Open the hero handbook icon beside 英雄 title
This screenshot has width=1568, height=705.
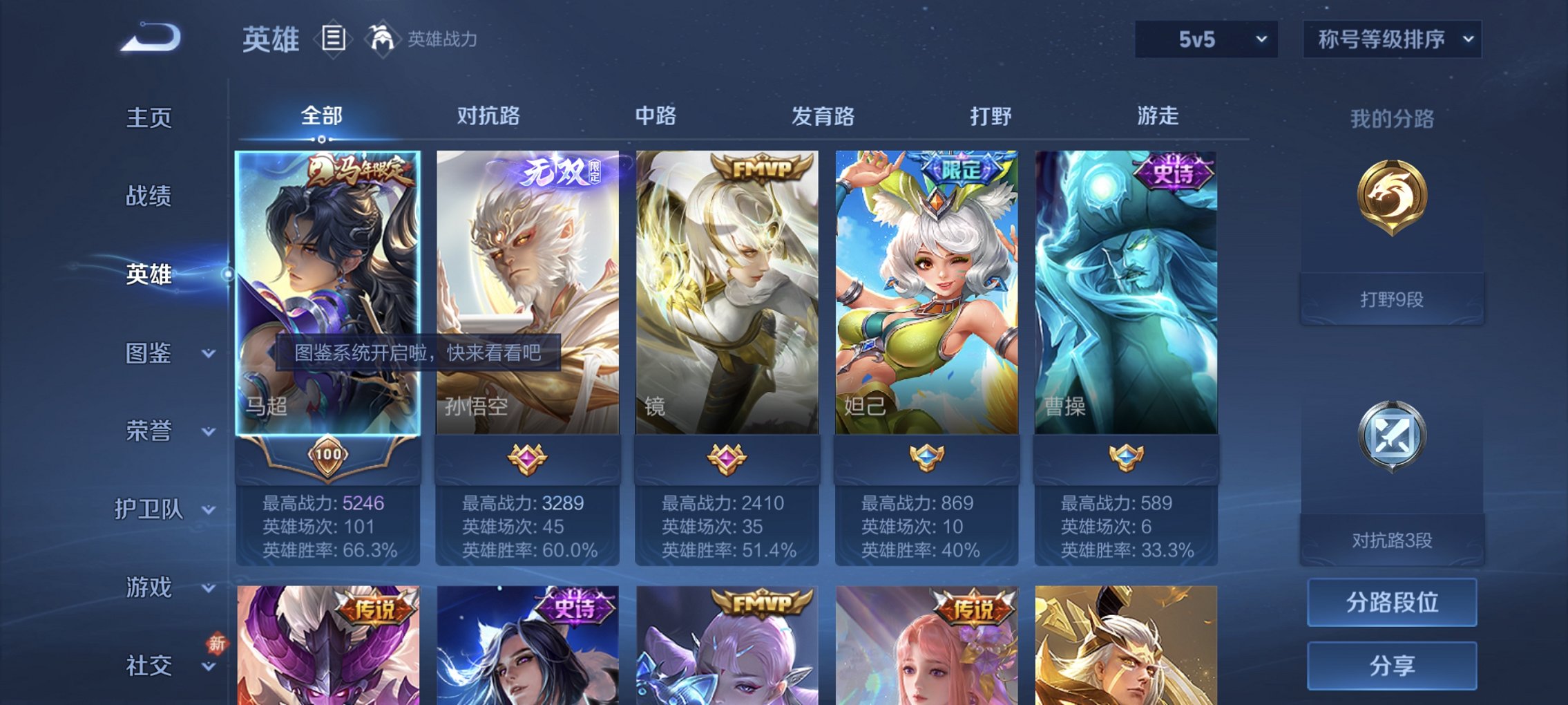coord(334,39)
